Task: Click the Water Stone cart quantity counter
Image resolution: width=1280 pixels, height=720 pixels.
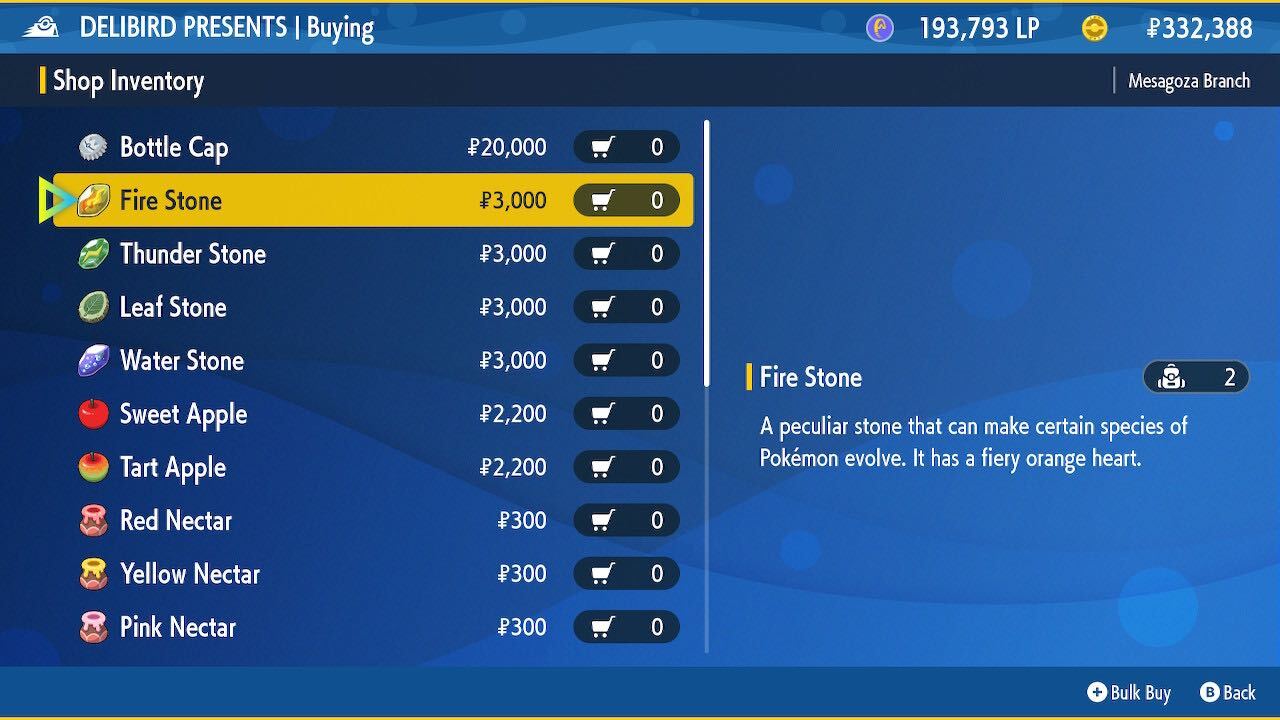Action: coord(626,360)
